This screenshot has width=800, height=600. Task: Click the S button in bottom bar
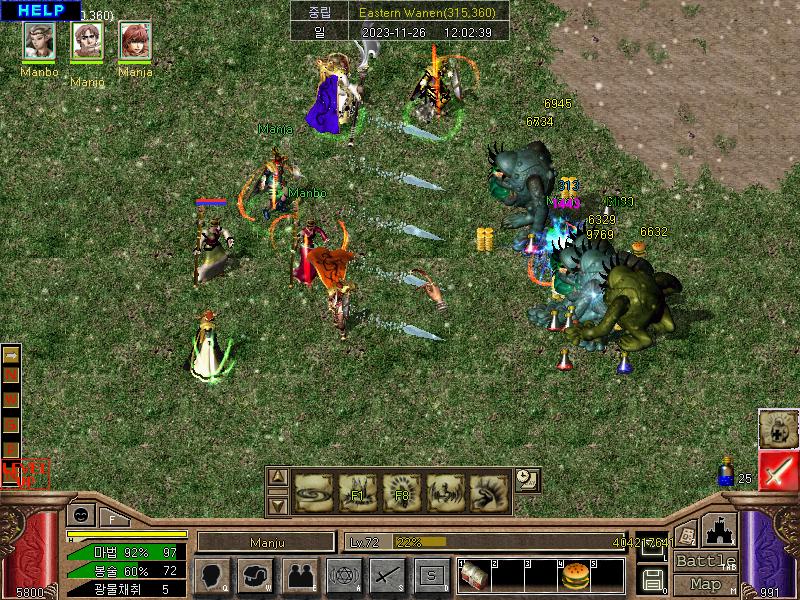coord(431,575)
